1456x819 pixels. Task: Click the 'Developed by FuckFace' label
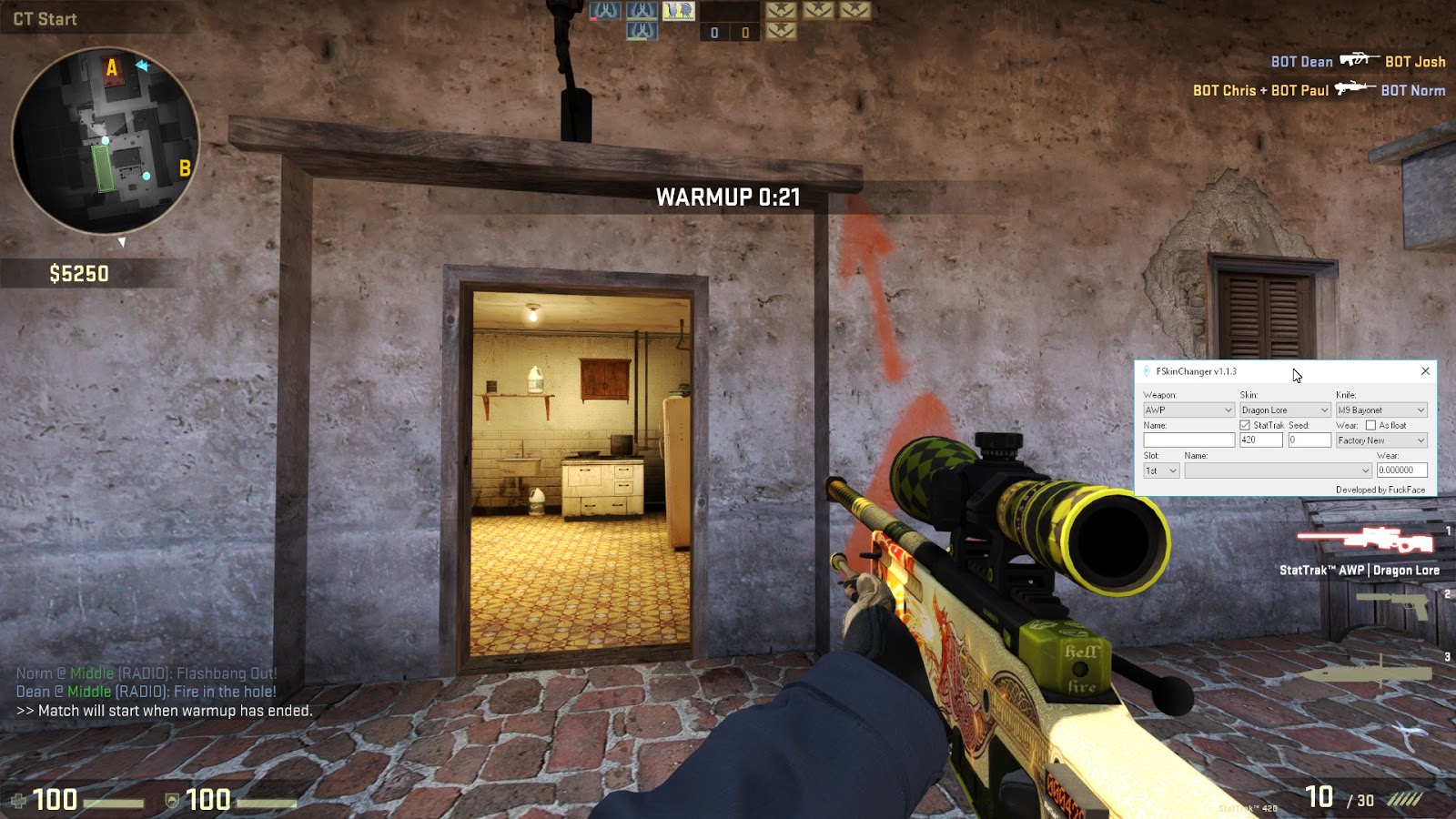click(1380, 490)
